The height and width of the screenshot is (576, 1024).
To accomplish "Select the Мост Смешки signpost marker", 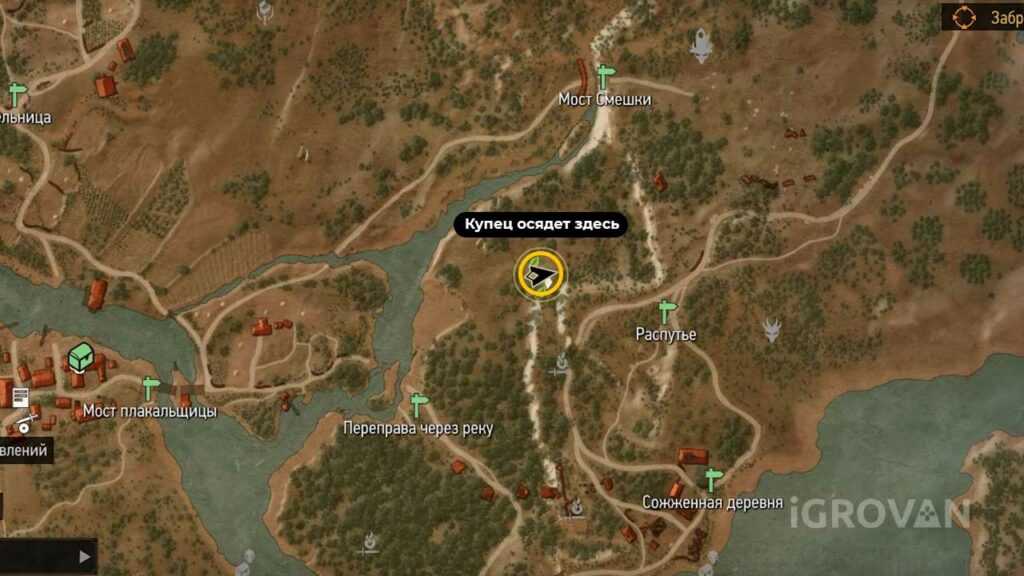I will [x=603, y=76].
